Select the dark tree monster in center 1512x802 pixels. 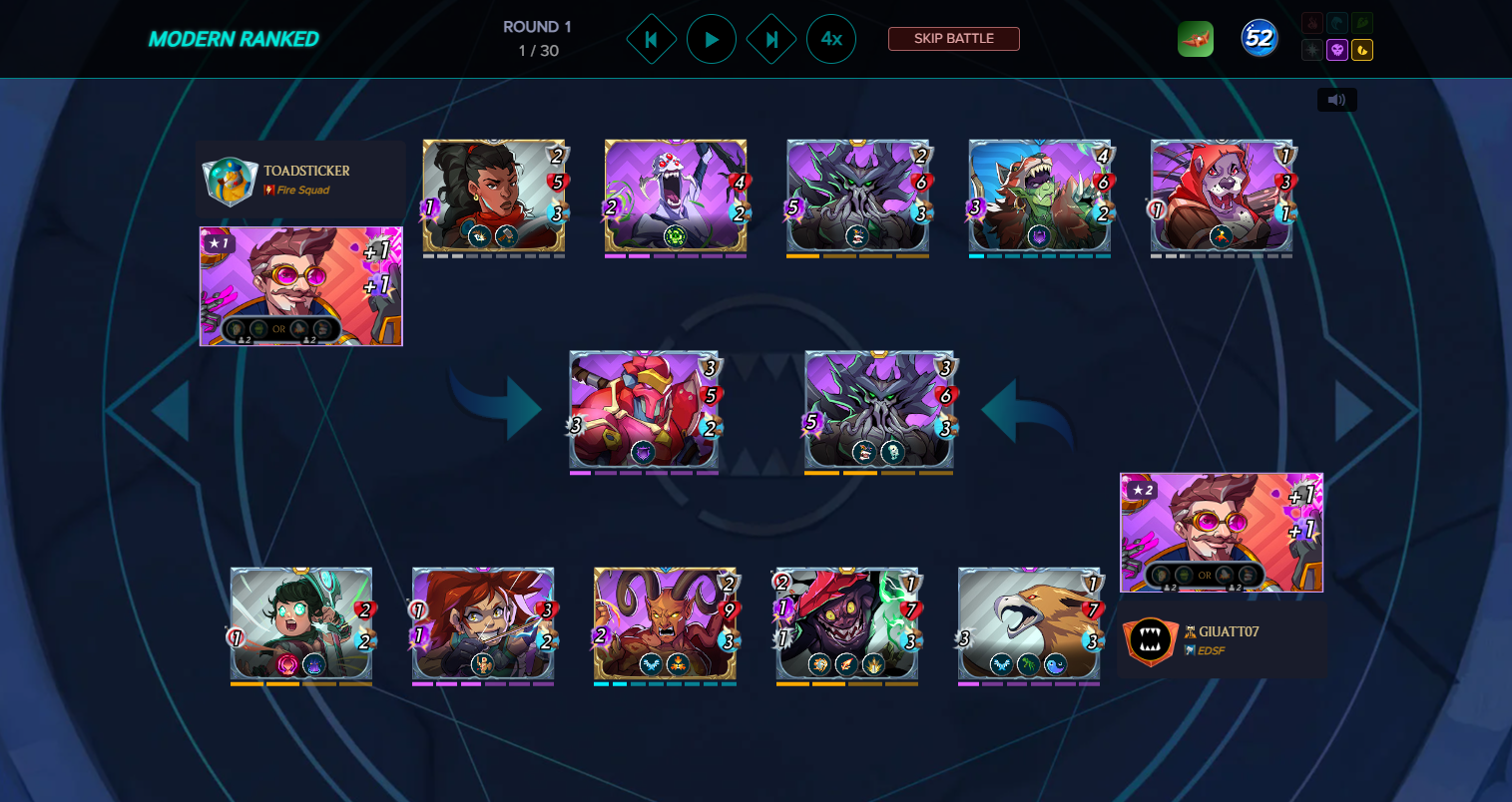click(x=879, y=409)
